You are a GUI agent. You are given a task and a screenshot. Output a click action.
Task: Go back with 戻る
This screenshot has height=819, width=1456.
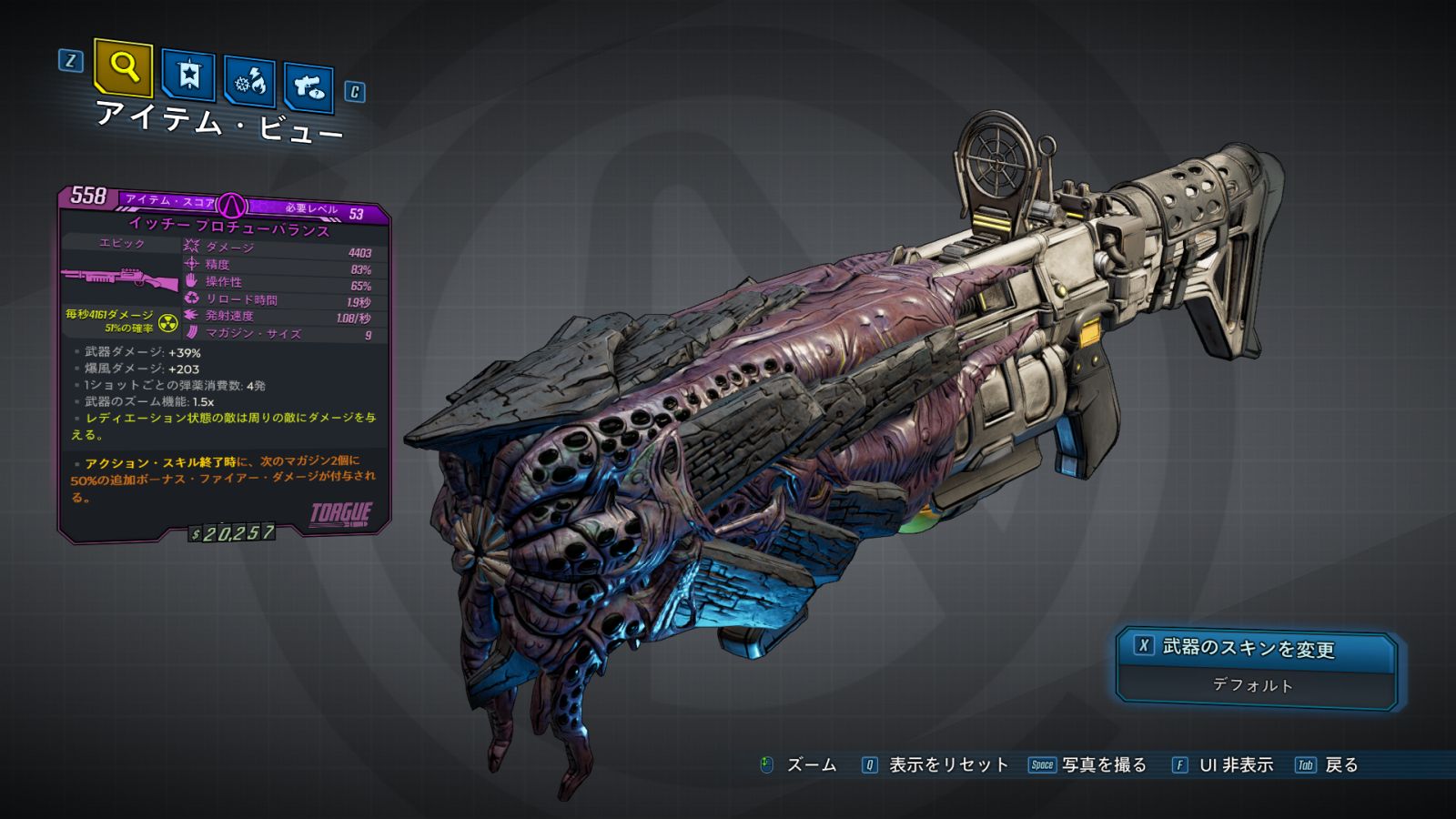1340,765
